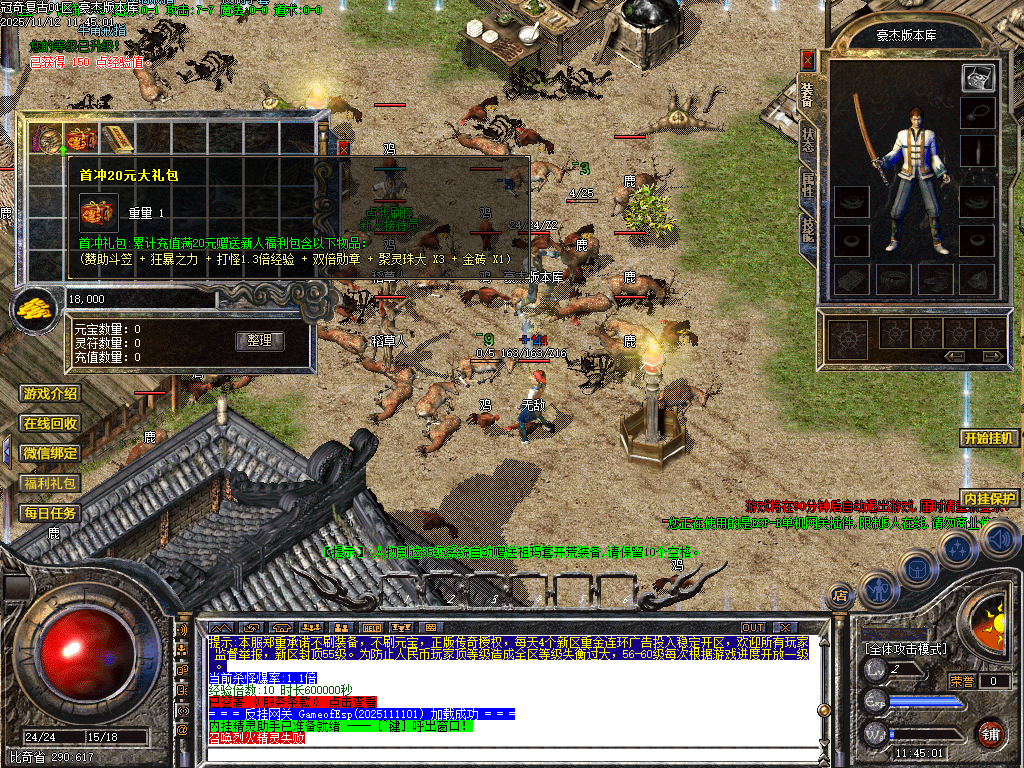Click the gold ingot pile icon
The image size is (1024, 768).
click(x=34, y=309)
